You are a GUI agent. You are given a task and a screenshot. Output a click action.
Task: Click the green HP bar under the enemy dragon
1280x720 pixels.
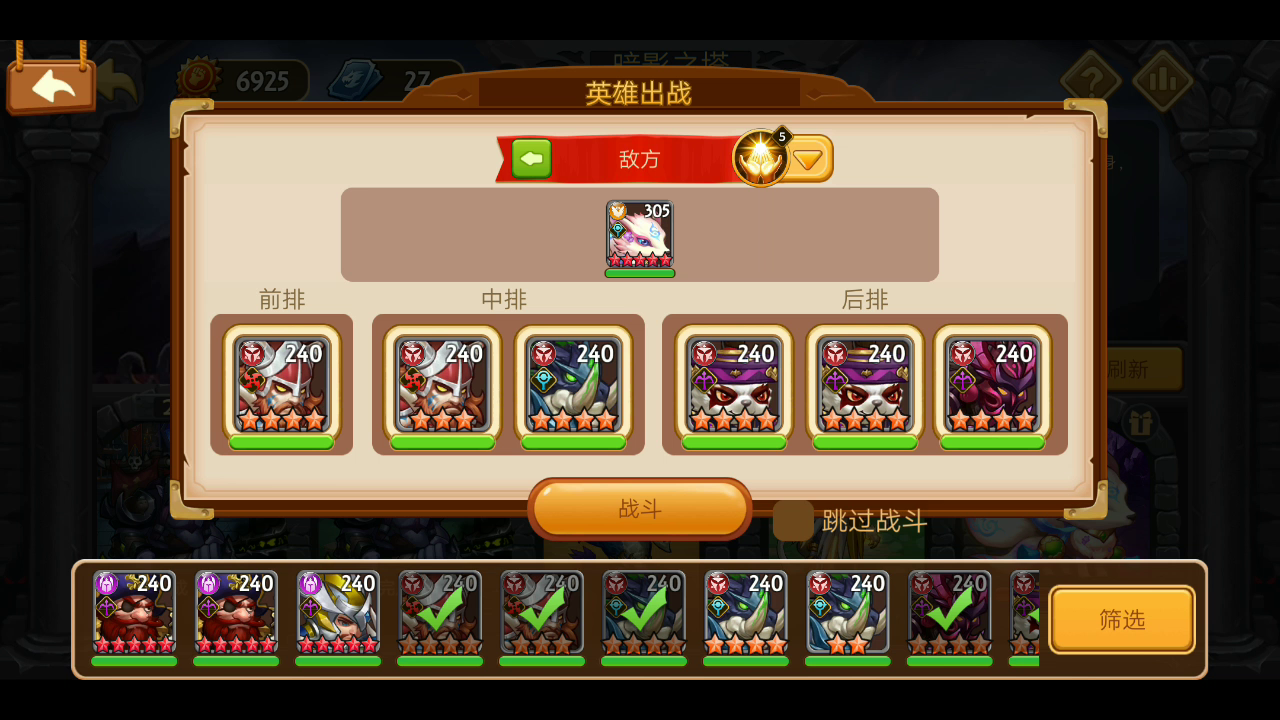639,272
